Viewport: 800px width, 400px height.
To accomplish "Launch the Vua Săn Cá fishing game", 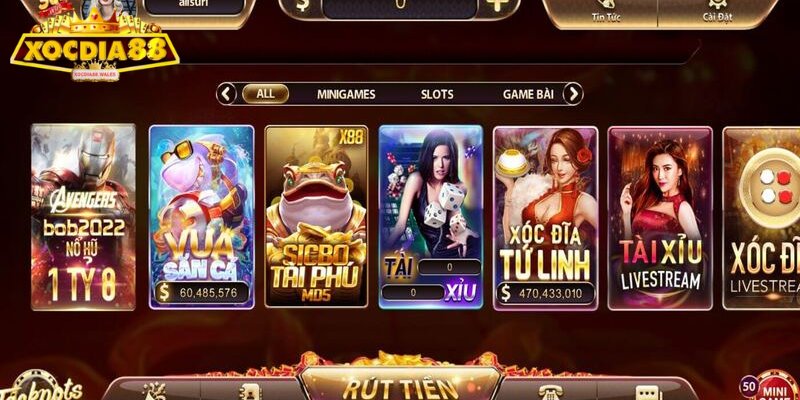I will coord(201,216).
